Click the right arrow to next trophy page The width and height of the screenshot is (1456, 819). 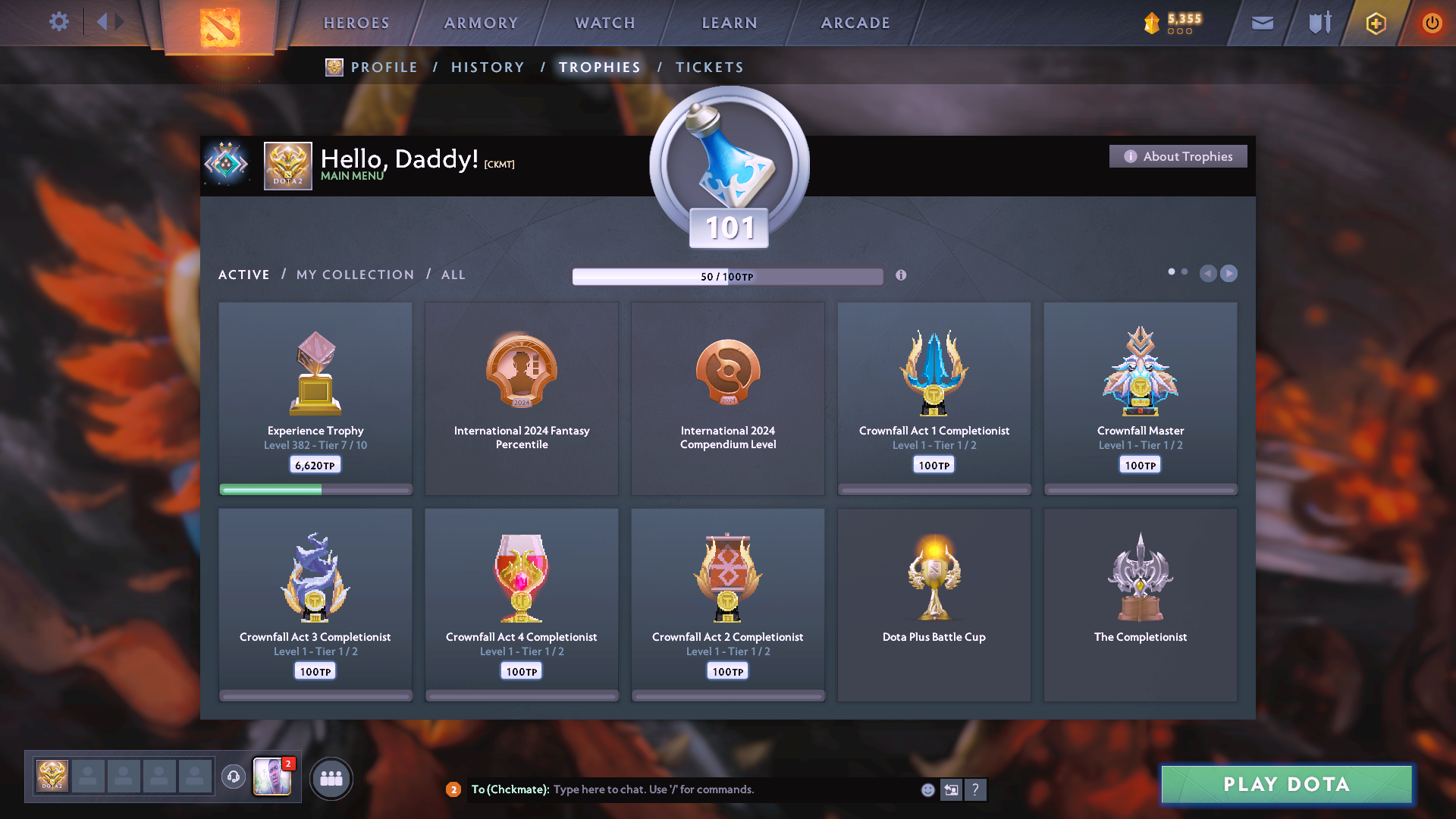1228,274
